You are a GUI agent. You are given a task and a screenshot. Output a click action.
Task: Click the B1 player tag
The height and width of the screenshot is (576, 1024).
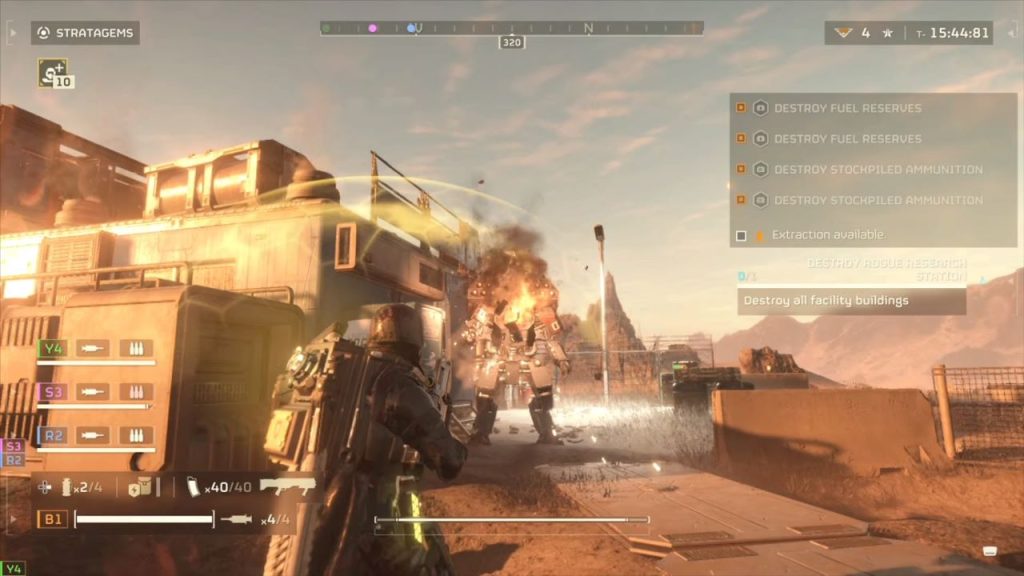pos(52,519)
